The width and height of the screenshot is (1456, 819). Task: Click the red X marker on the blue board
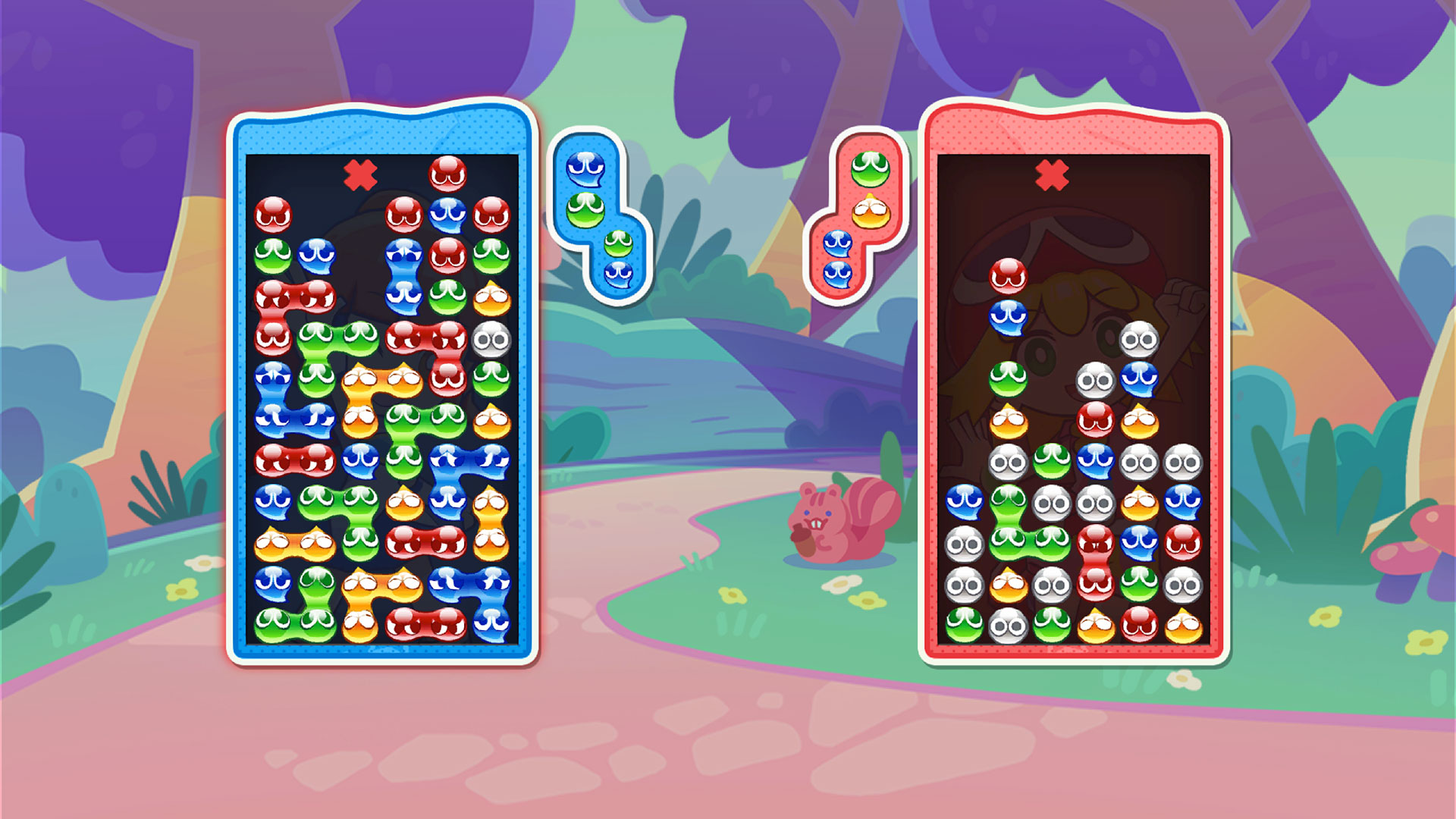(x=360, y=176)
